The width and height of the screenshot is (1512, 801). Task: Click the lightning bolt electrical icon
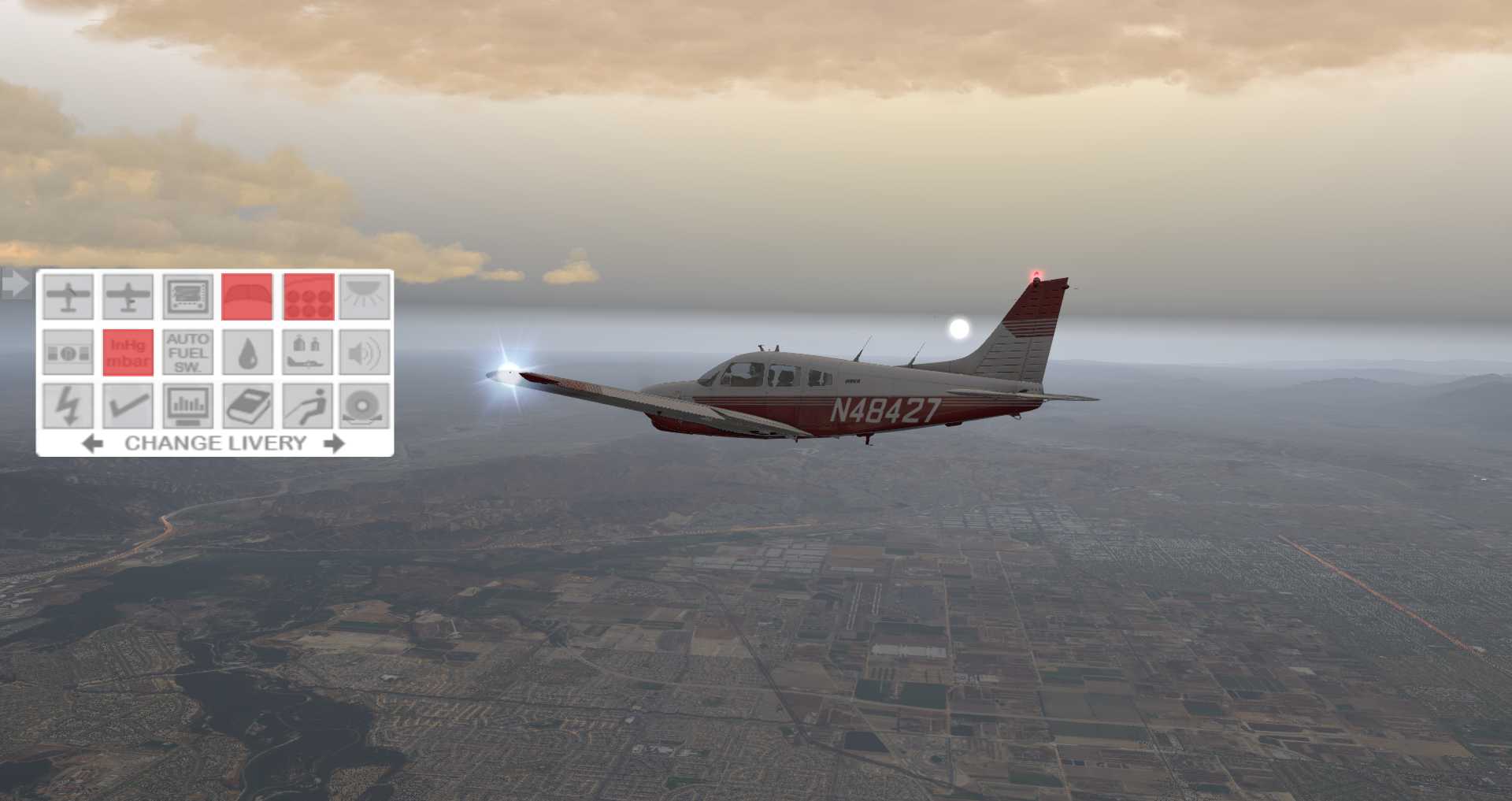pyautogui.click(x=68, y=406)
